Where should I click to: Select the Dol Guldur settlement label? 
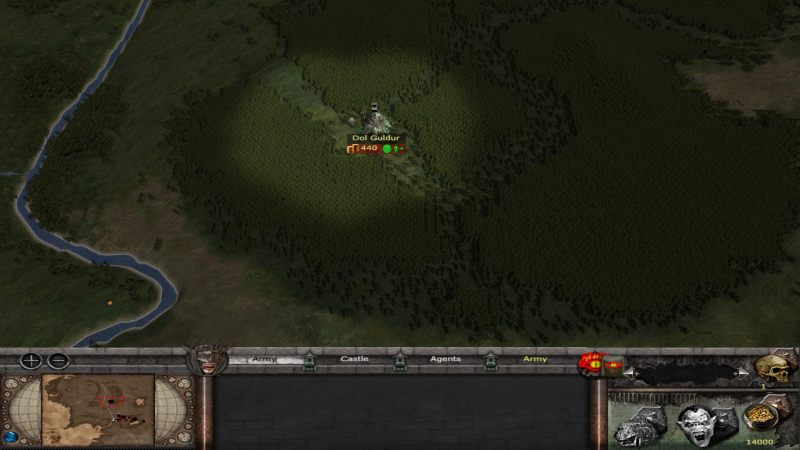coord(375,137)
